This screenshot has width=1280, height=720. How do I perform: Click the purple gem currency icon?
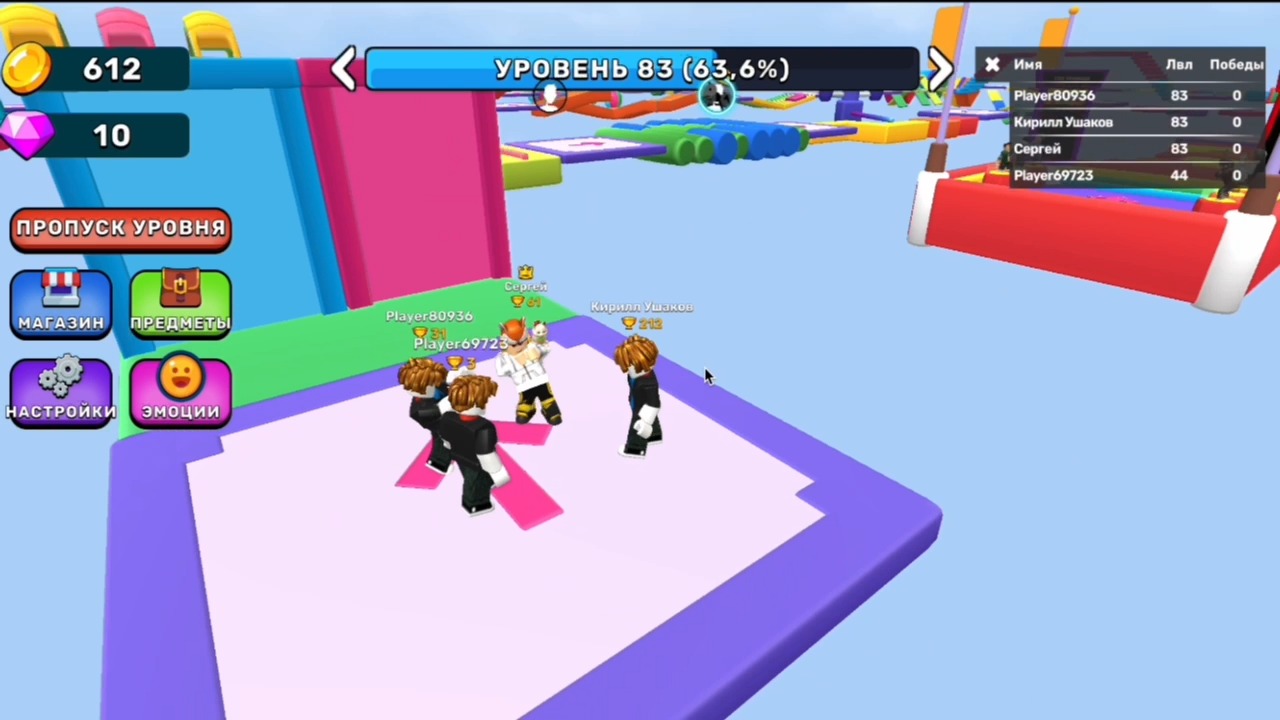(27, 135)
